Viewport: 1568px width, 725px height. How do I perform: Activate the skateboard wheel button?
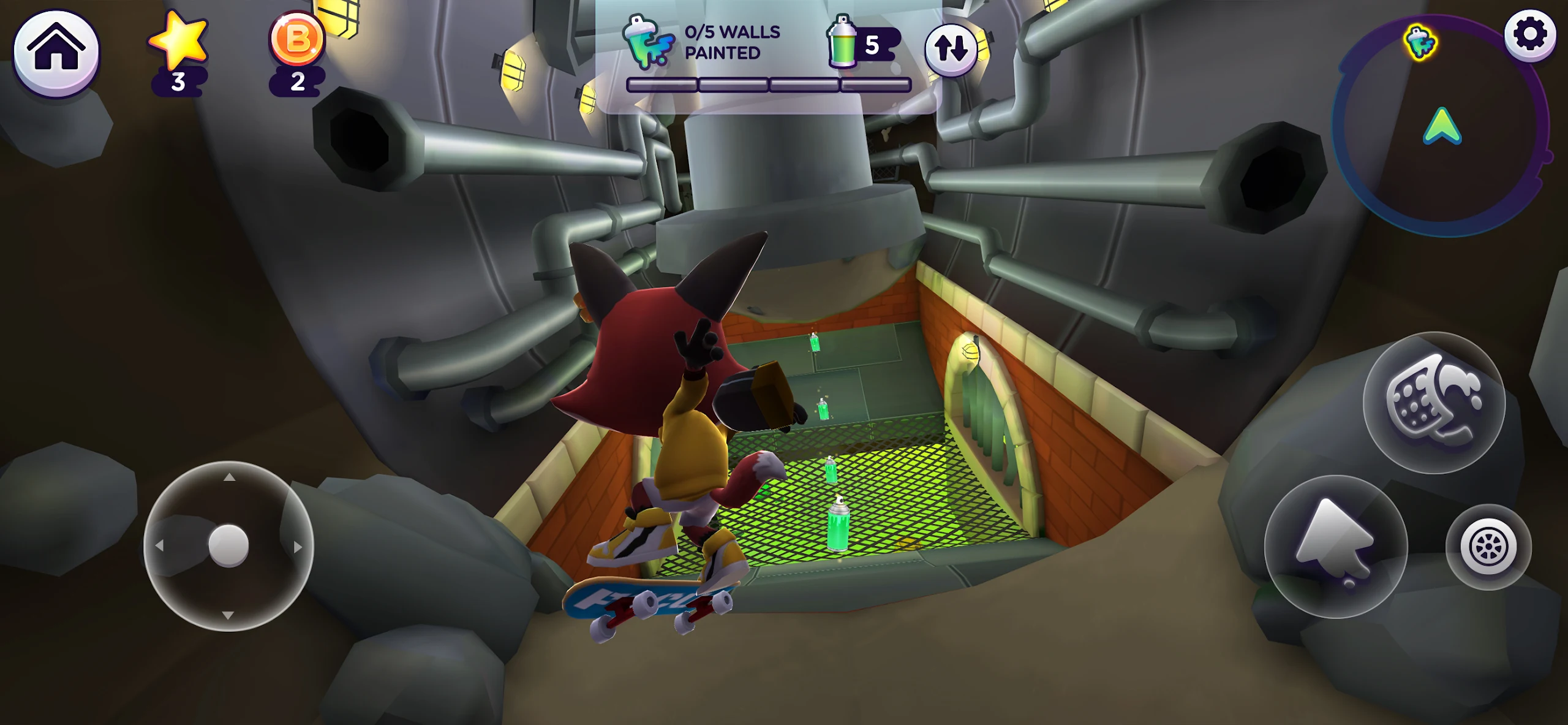1488,547
